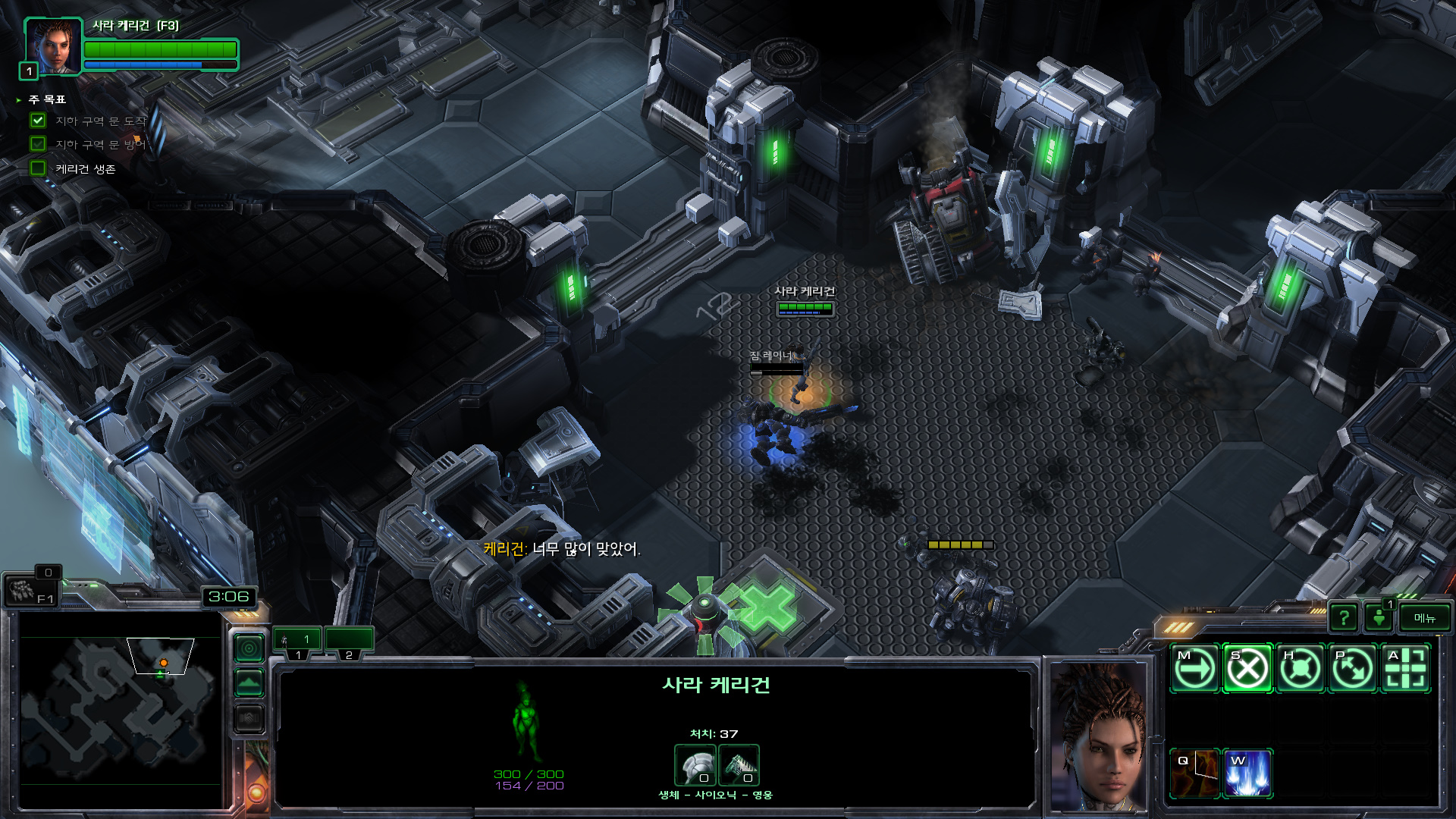The width and height of the screenshot is (1456, 819).
Task: Activate the Attack command button
Action: 1406,669
